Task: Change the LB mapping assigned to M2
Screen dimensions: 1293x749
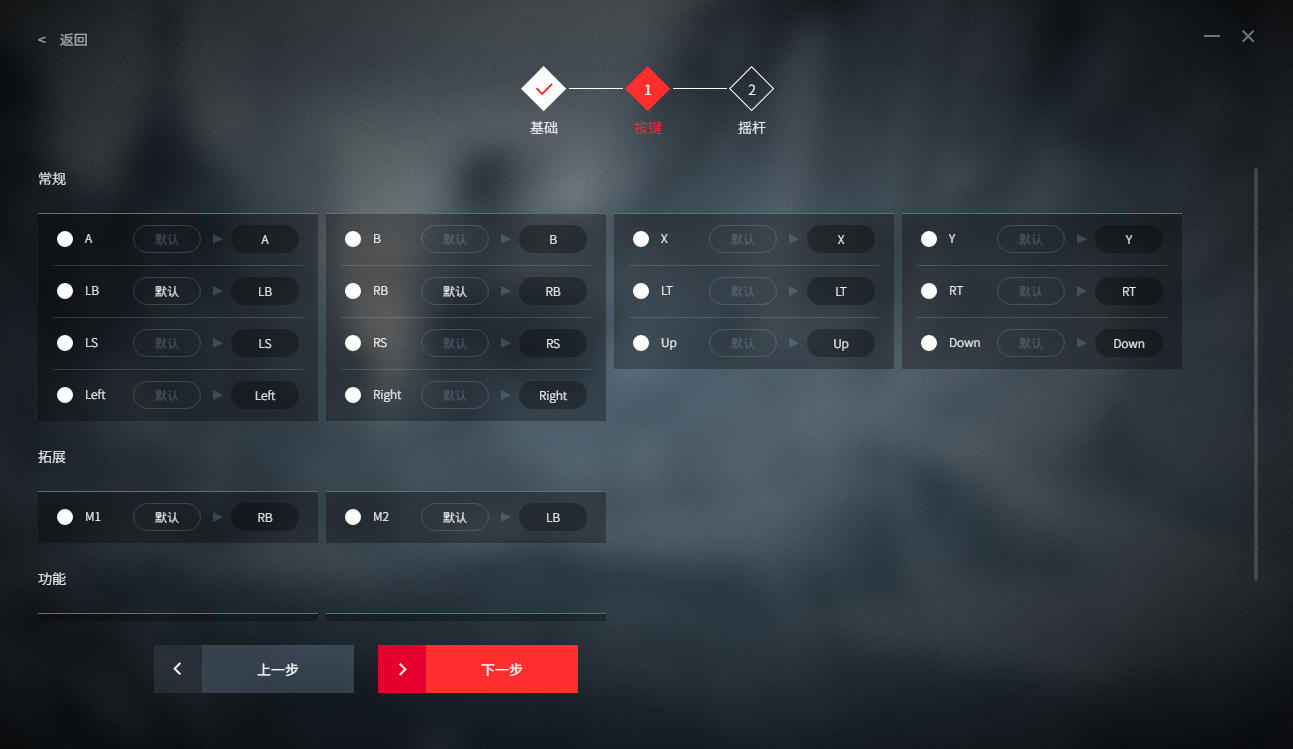Action: point(553,517)
